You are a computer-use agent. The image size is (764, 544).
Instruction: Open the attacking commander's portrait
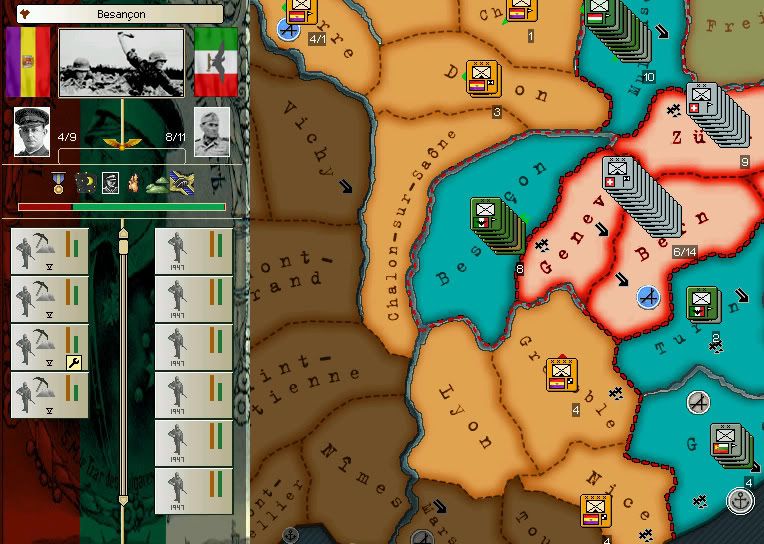pos(32,131)
